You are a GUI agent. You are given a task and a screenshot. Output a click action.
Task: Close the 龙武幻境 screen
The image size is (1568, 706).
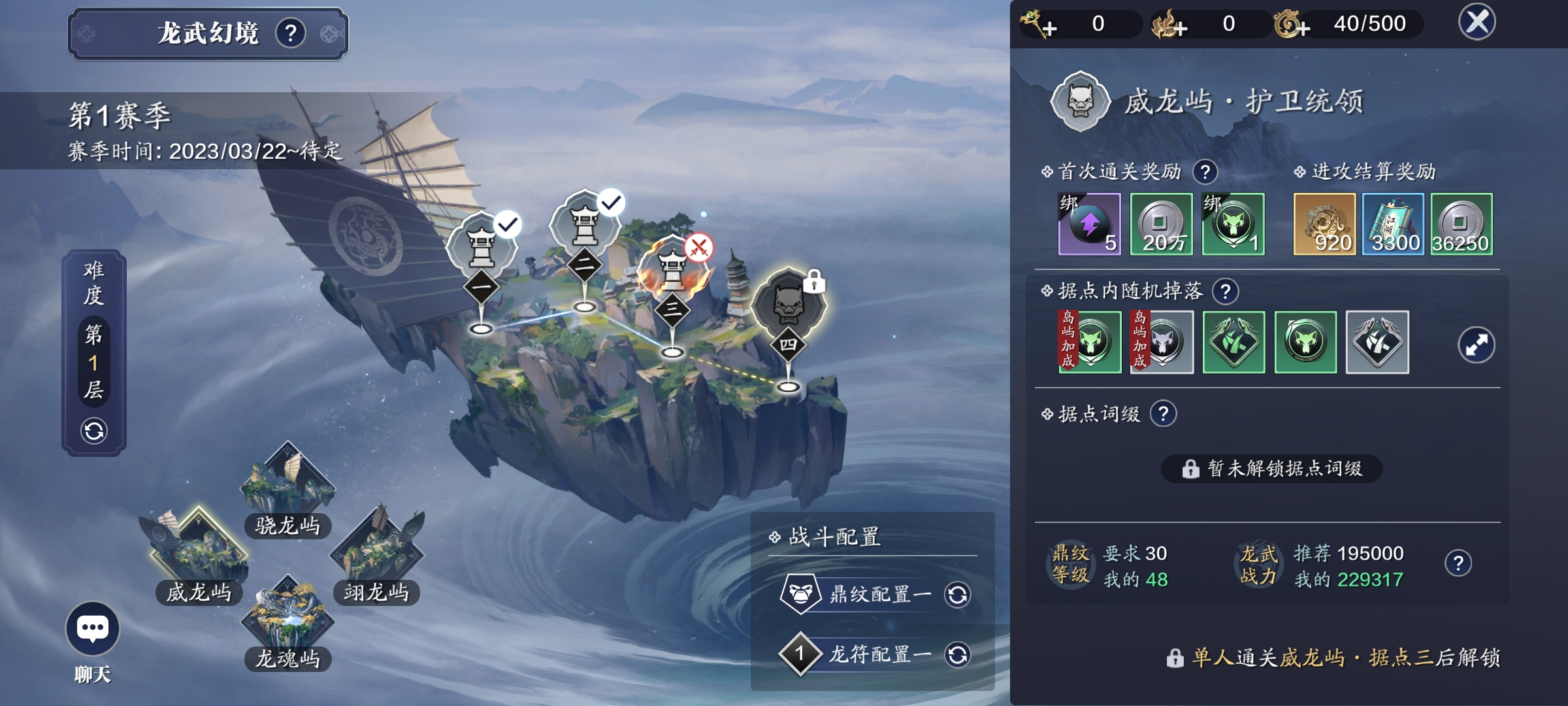point(1477,22)
